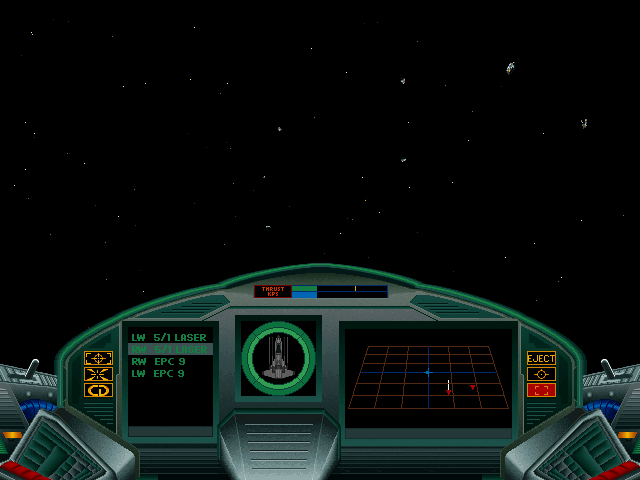640x480 pixels.
Task: Click the 3D radar grid display
Action: point(428,377)
